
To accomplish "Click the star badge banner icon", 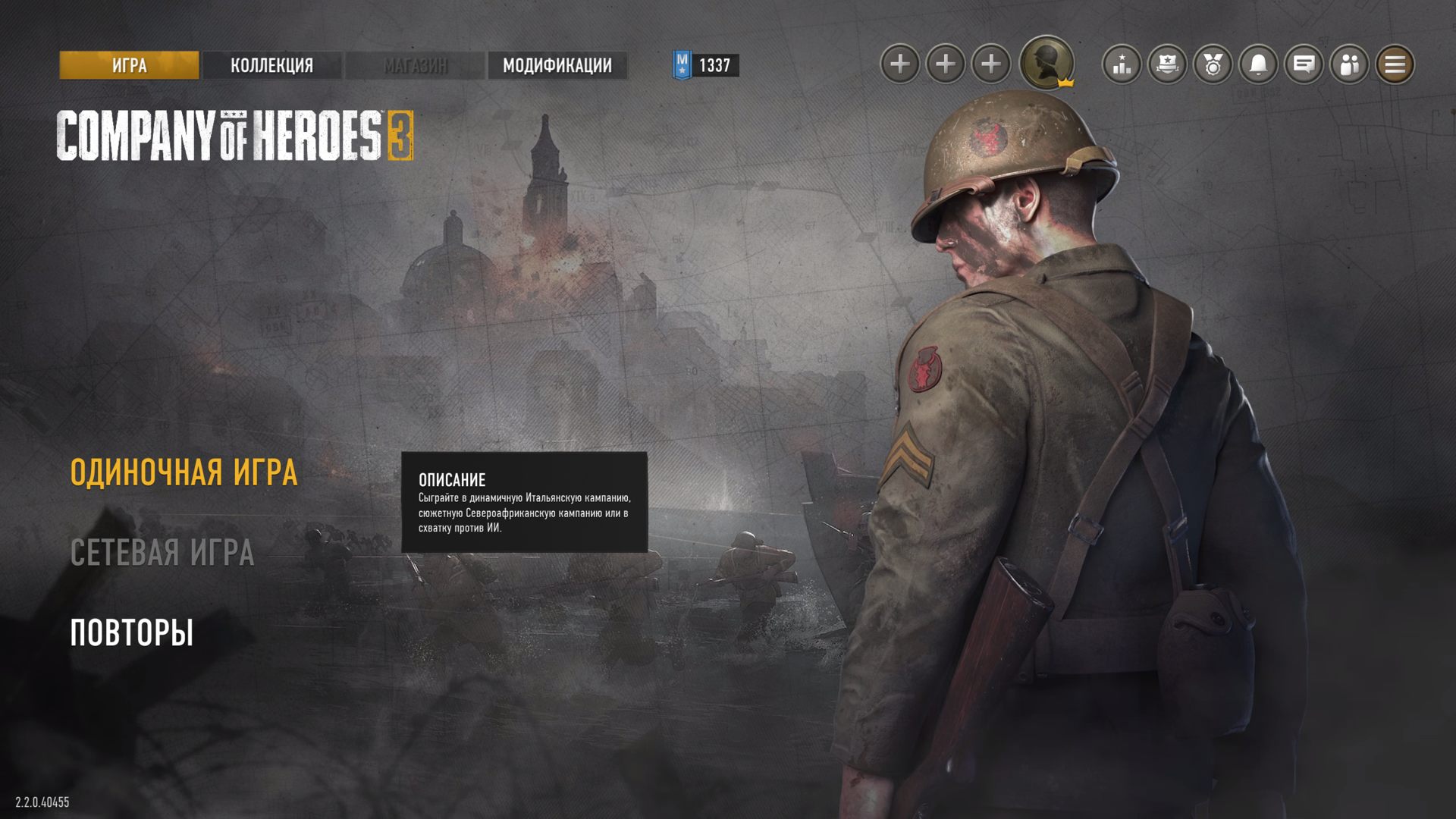I will tap(1167, 64).
